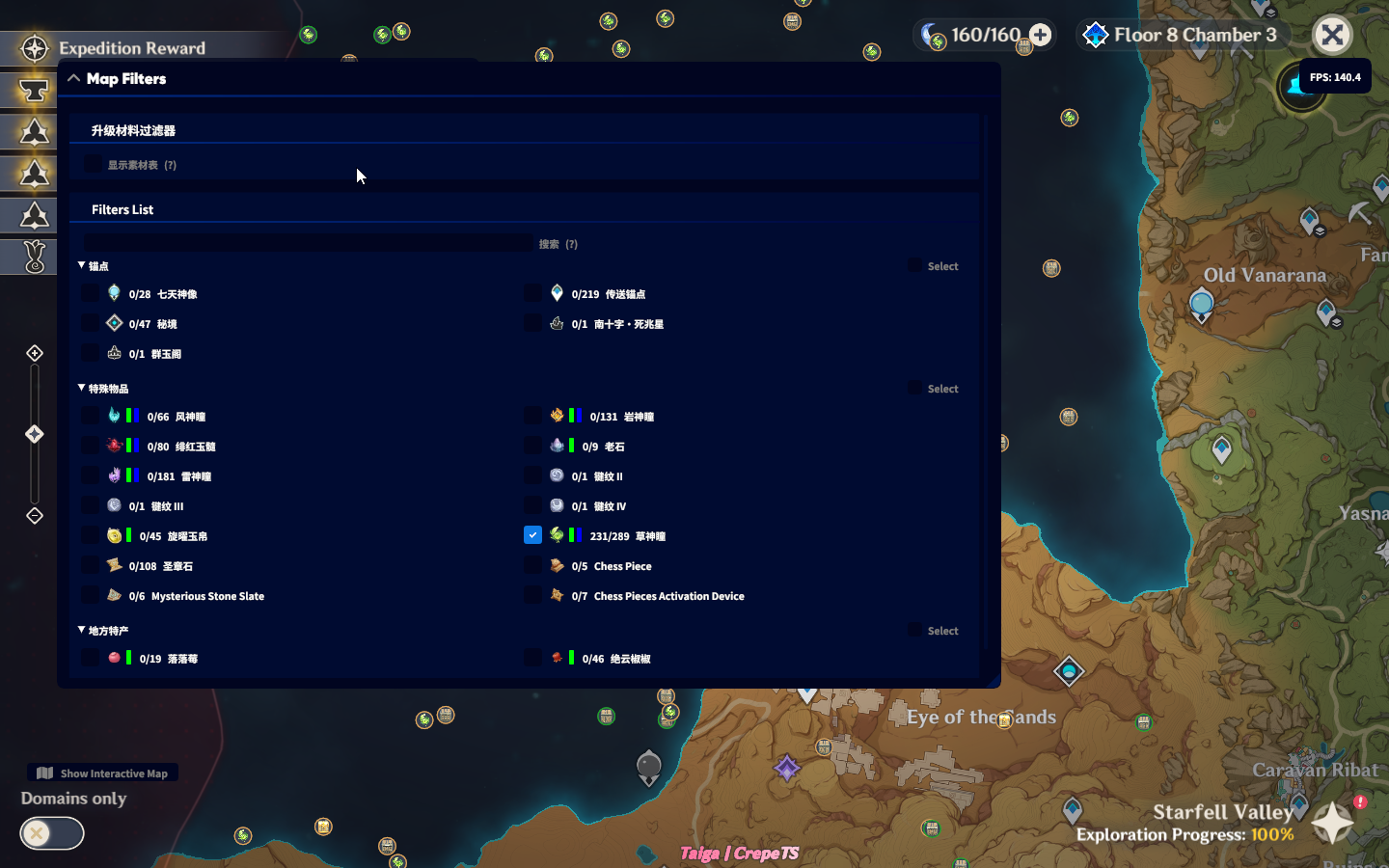
Task: Uncheck the 草神瞳 filter checkbox
Action: (532, 534)
